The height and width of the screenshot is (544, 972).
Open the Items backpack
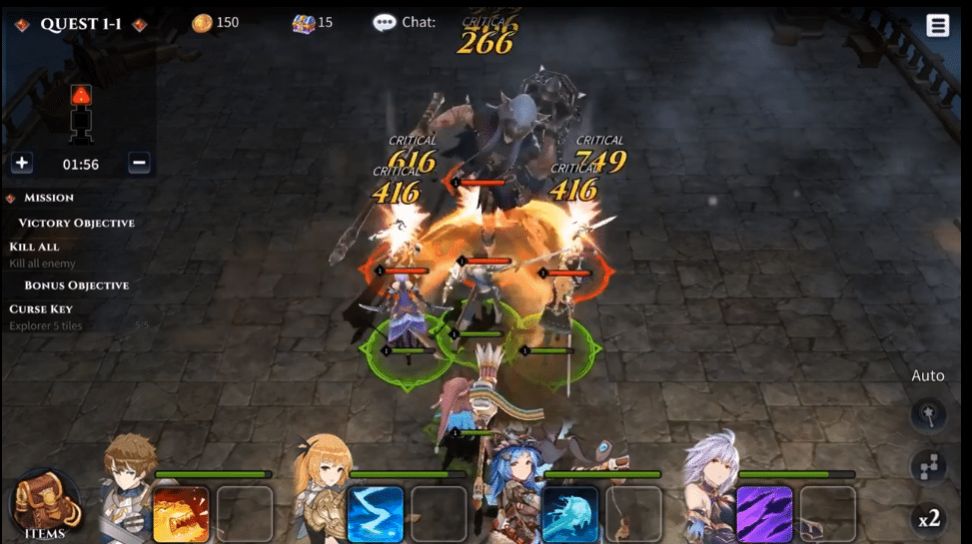[x=44, y=504]
